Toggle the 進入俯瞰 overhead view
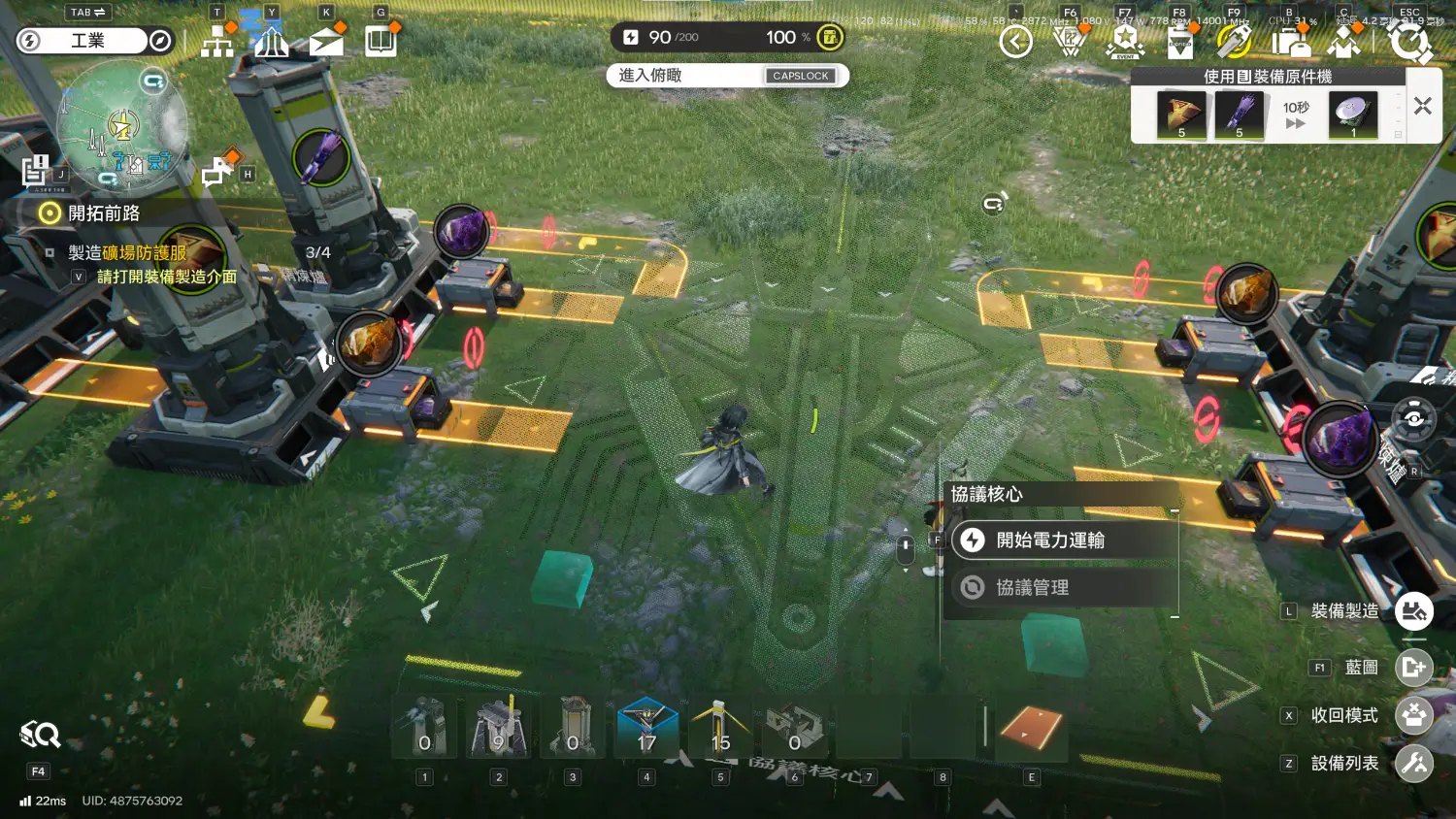The height and width of the screenshot is (819, 1456). pos(727,76)
